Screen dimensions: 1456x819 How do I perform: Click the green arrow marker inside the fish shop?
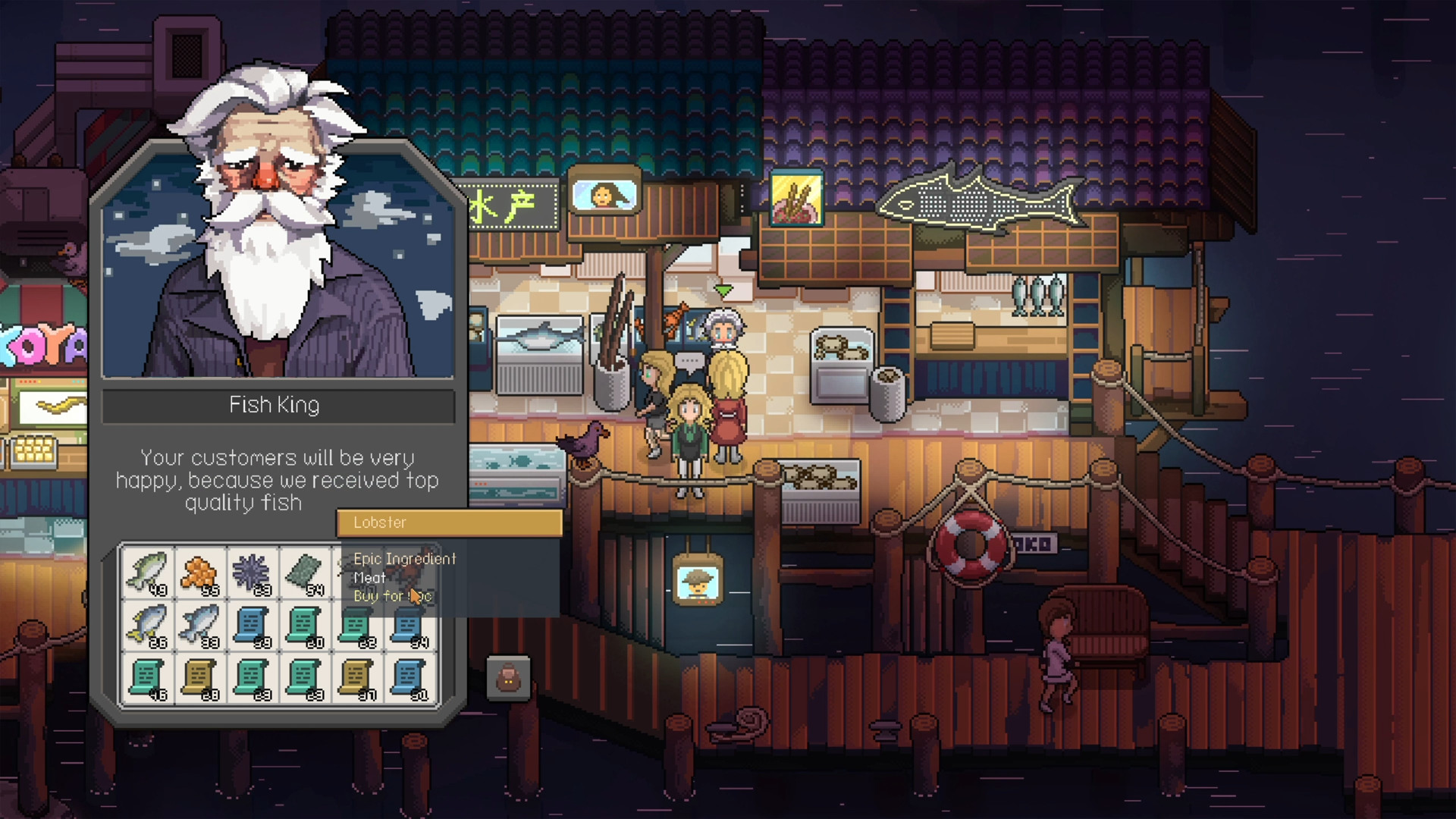pos(724,290)
